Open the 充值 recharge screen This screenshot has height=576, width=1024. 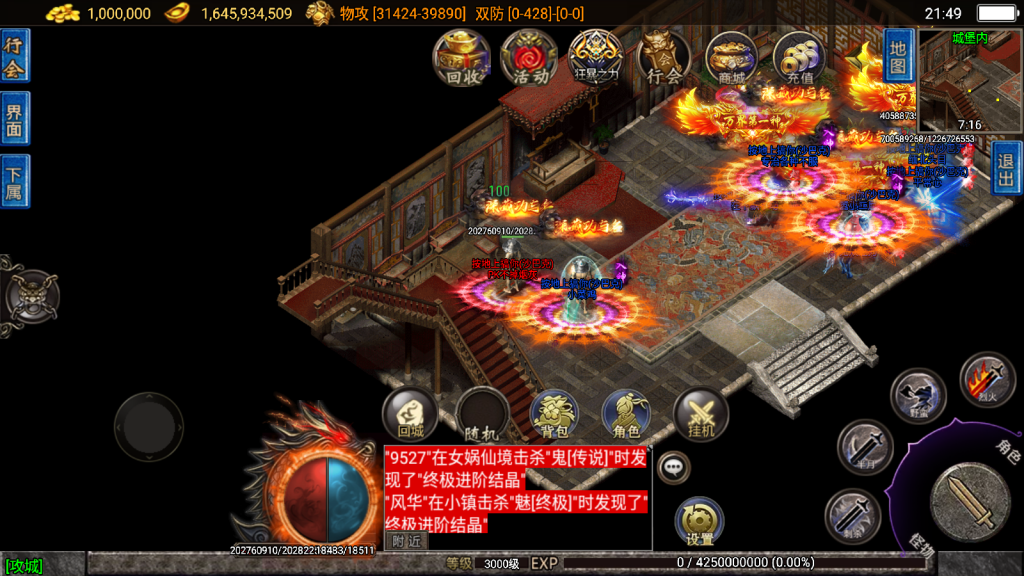pyautogui.click(x=798, y=57)
